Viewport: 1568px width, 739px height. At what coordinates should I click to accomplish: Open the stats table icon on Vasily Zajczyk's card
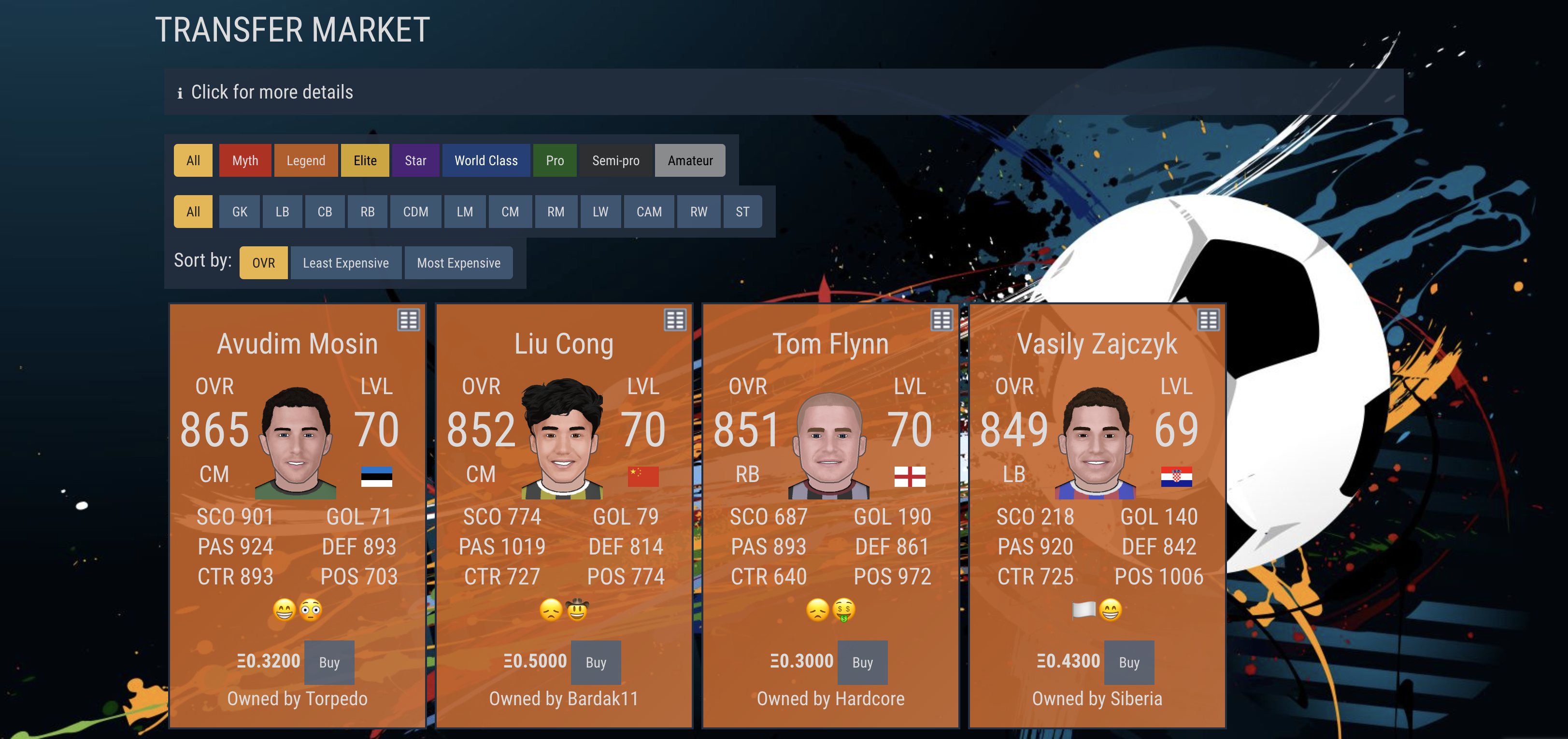pyautogui.click(x=1208, y=320)
